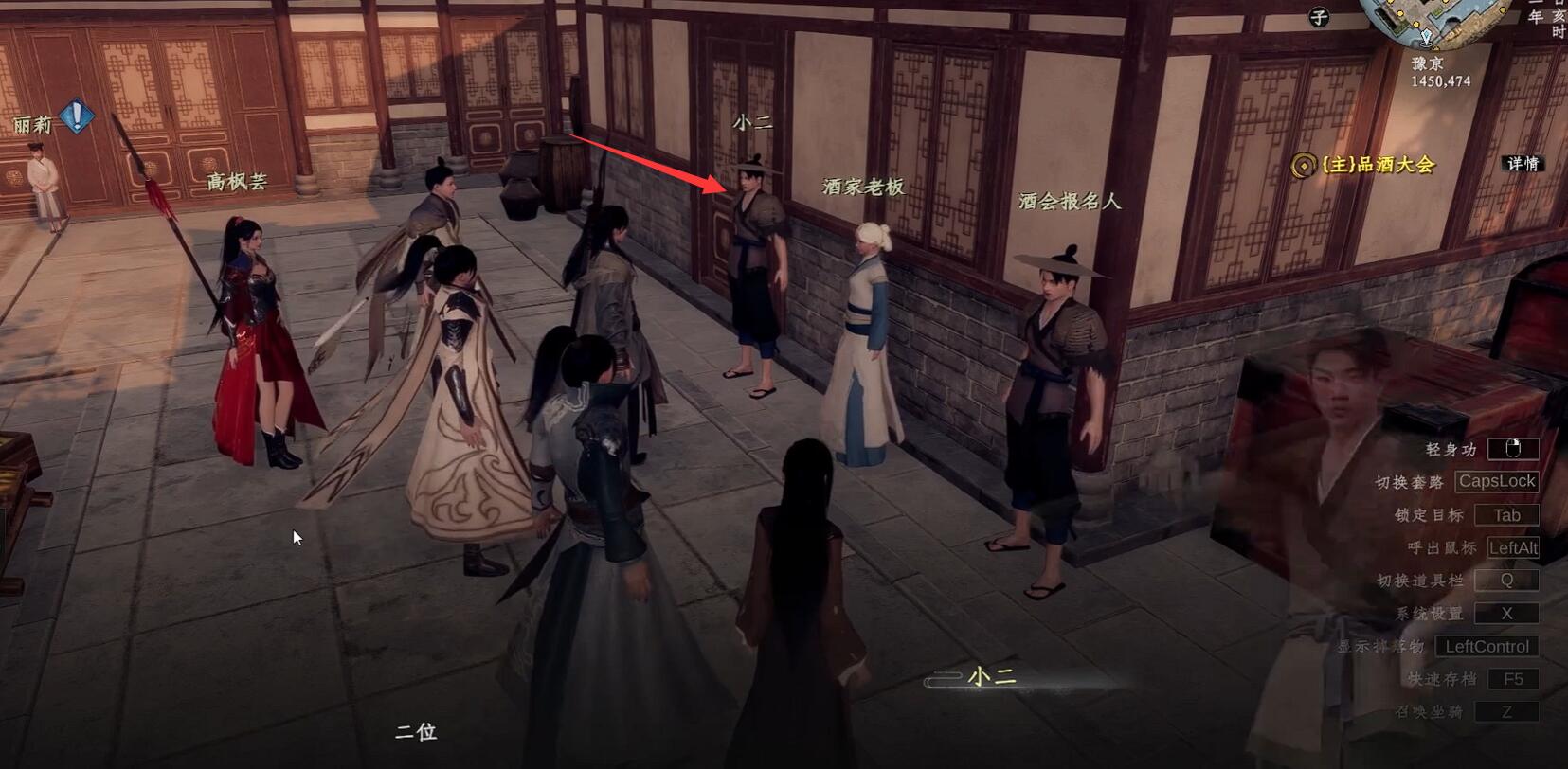
Task: Click the X badge for 系统设置
Action: tap(1506, 614)
